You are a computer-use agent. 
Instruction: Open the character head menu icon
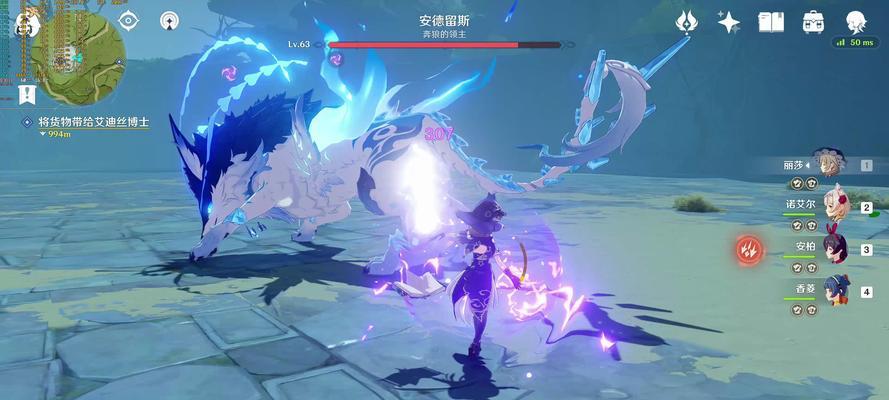(856, 21)
